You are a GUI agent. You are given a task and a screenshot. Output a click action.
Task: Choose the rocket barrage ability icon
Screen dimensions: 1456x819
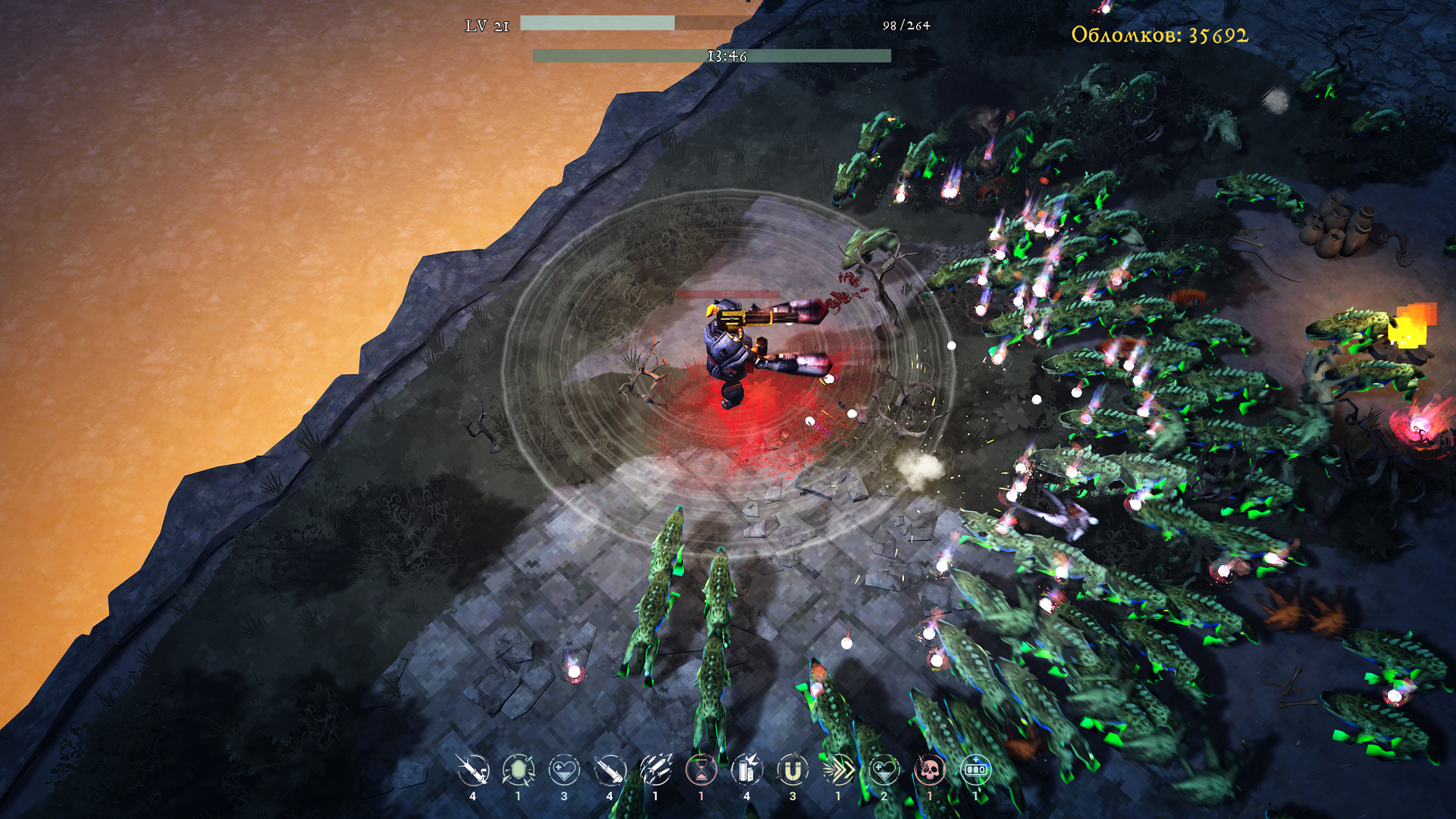pos(656,770)
